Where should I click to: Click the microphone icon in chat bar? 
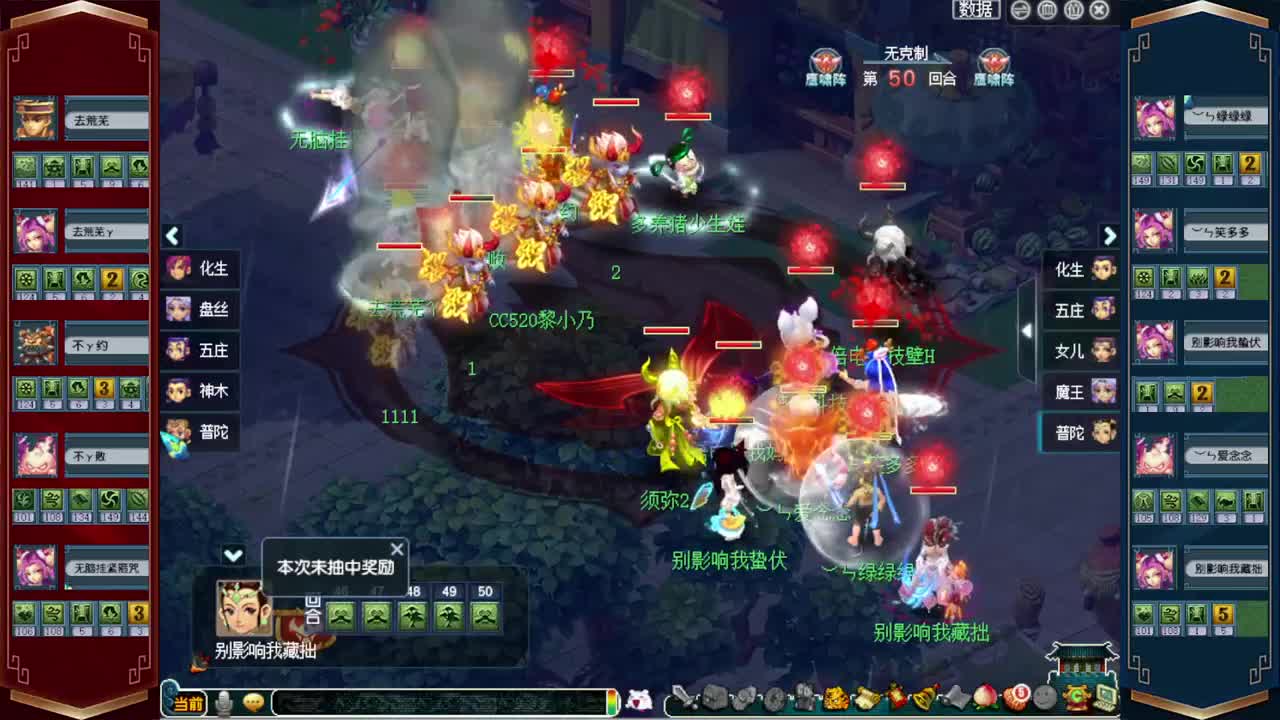point(224,700)
